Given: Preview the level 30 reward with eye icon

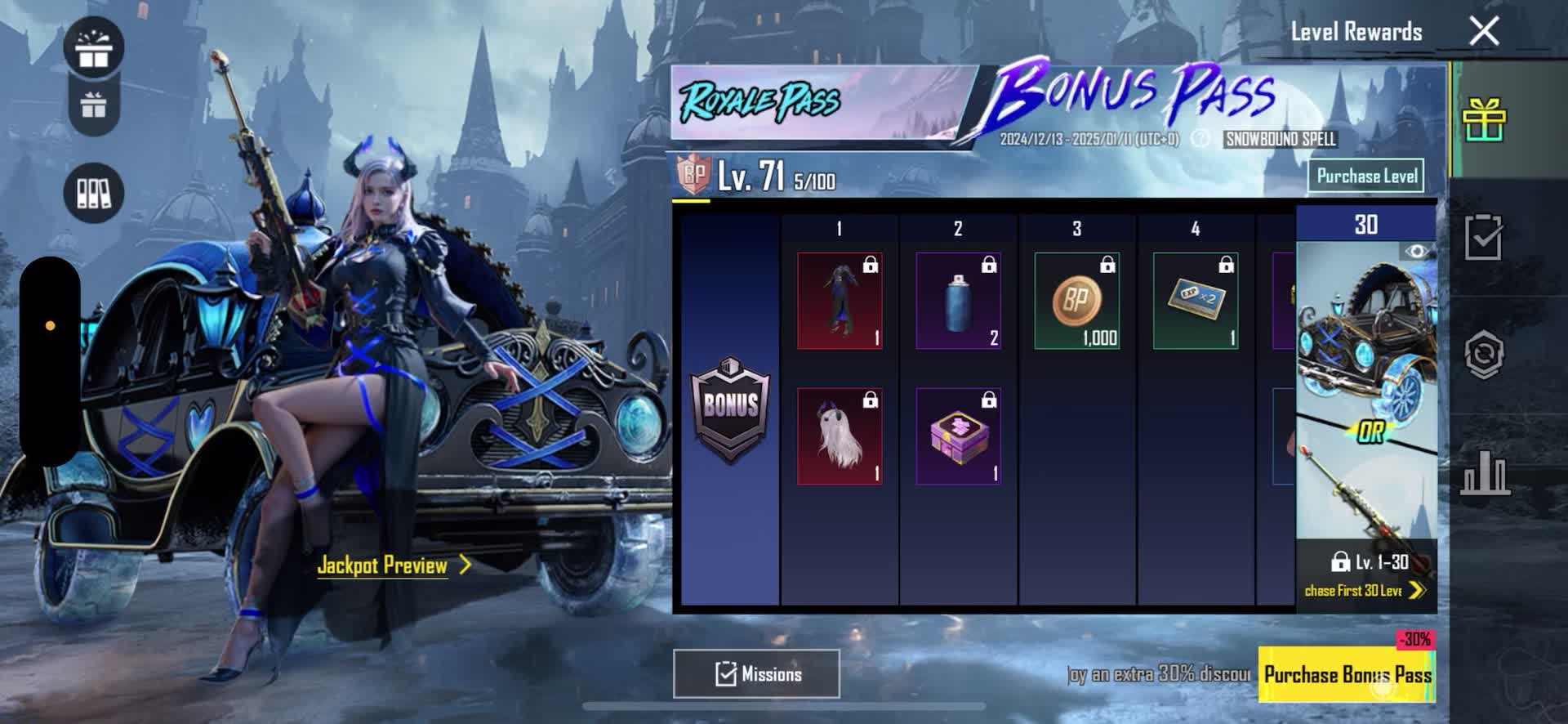Looking at the screenshot, I should pos(1416,252).
